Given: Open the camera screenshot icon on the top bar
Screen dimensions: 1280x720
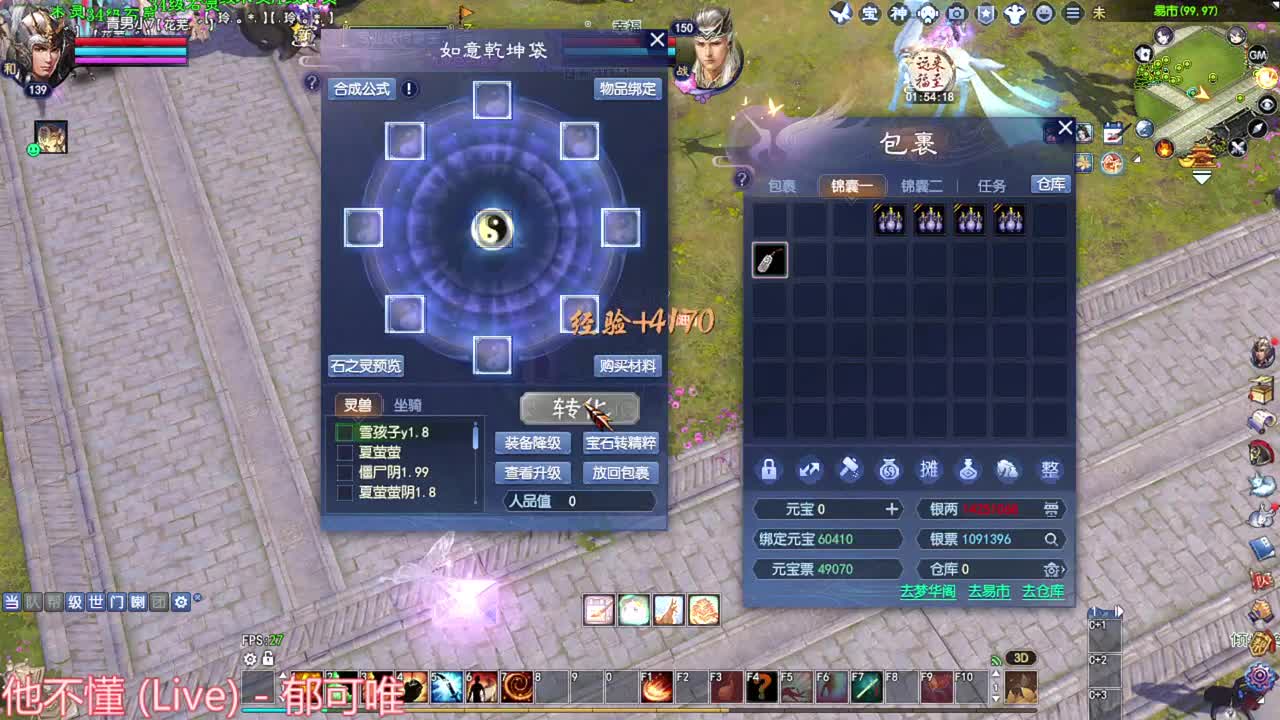Looking at the screenshot, I should [x=956, y=14].
